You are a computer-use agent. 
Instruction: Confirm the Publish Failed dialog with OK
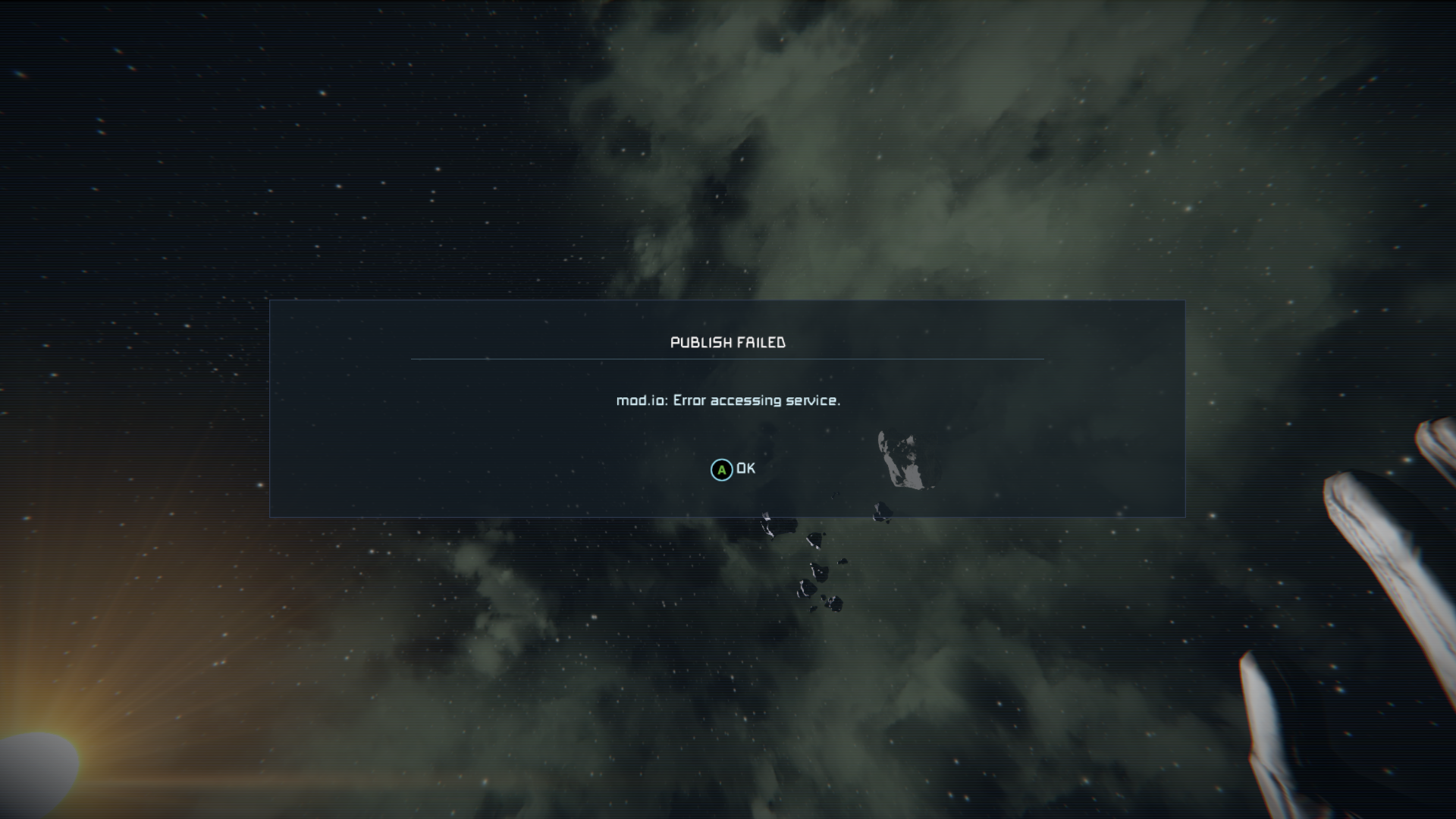[733, 469]
